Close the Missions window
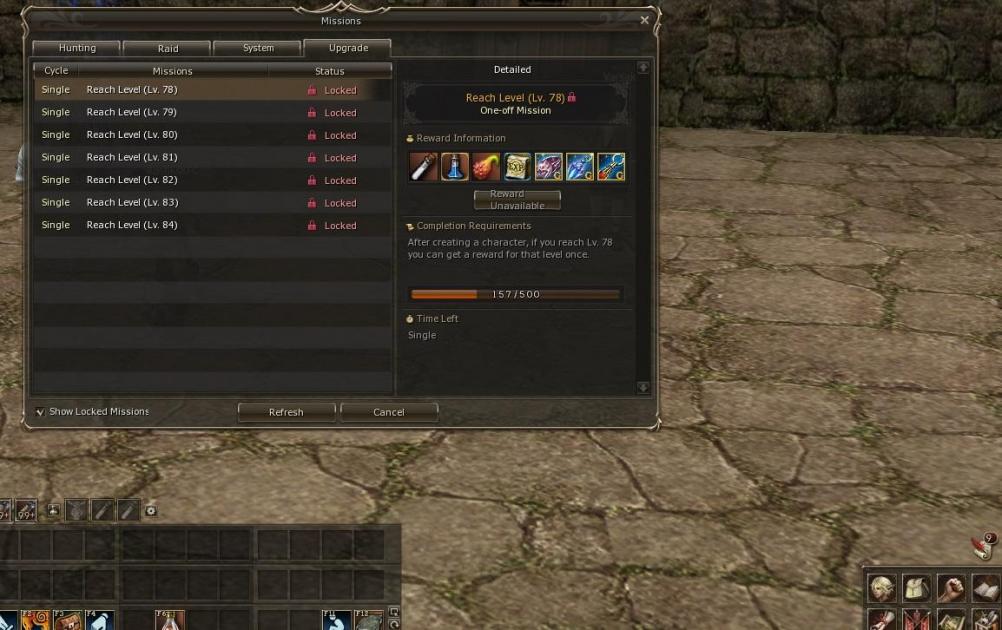 pos(644,20)
